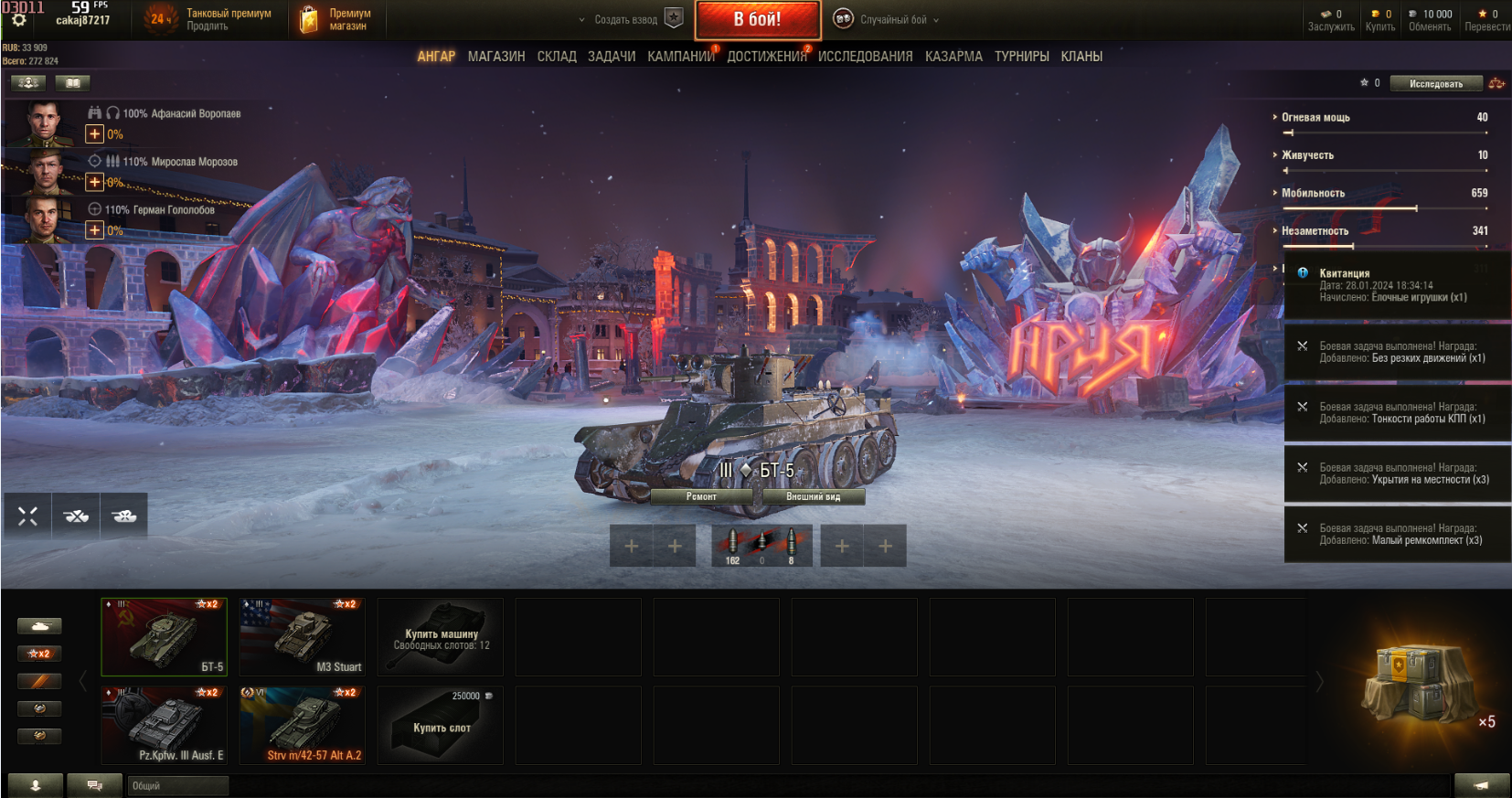
Task: Open the МАГАЗИН tab
Action: (x=496, y=57)
